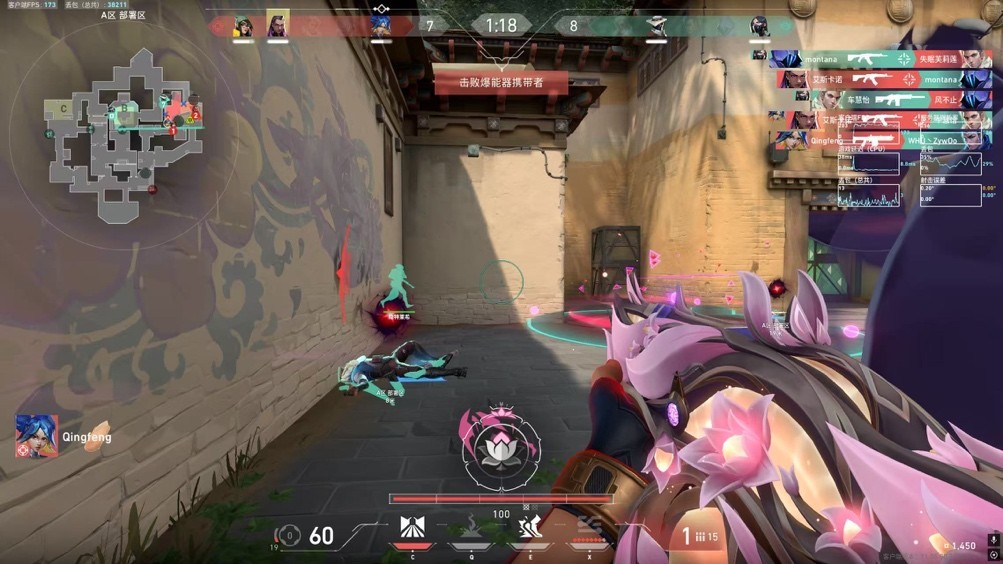Image resolution: width=1003 pixels, height=564 pixels.
Task: Click the shield armor icon beside the health number
Action: click(x=289, y=537)
